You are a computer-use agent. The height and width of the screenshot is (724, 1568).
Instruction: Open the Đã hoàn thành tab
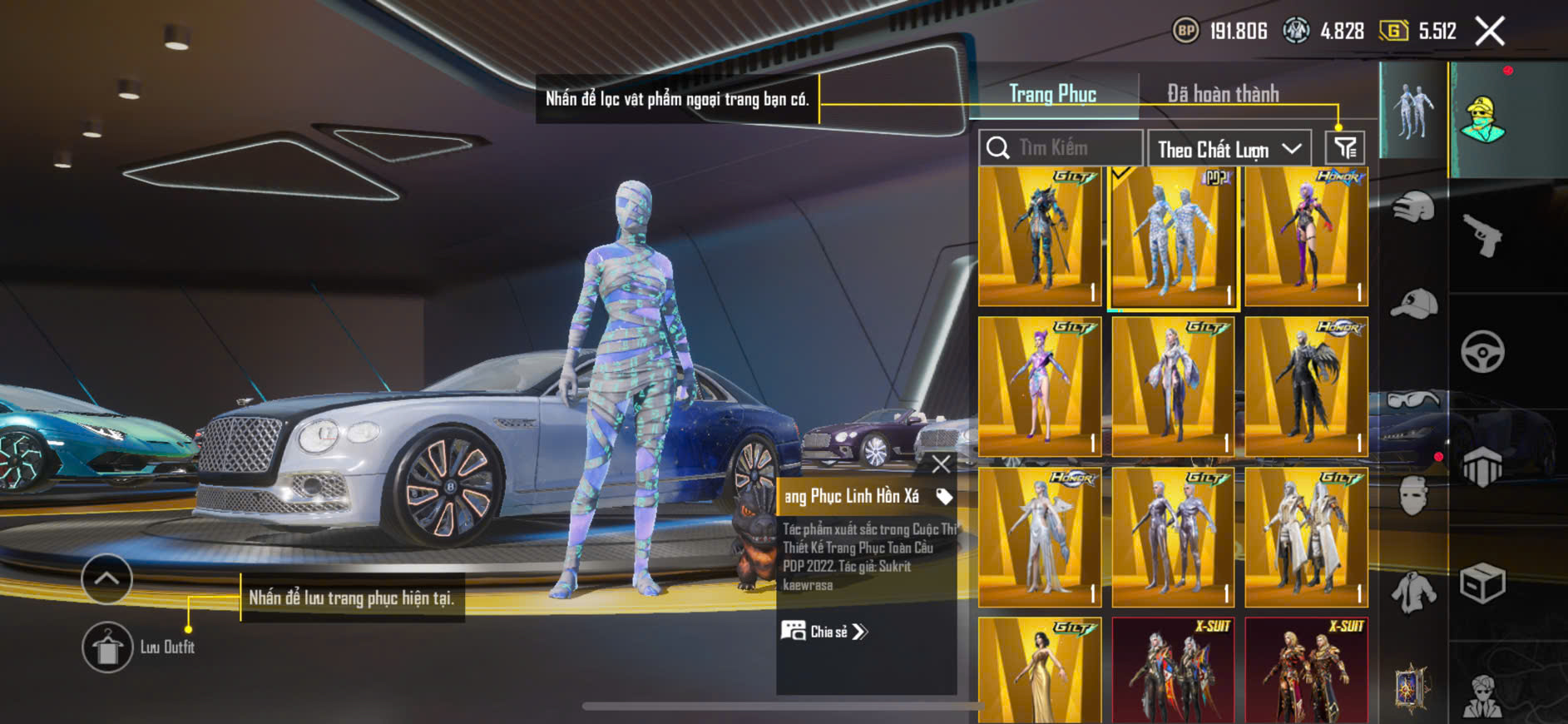(1222, 94)
